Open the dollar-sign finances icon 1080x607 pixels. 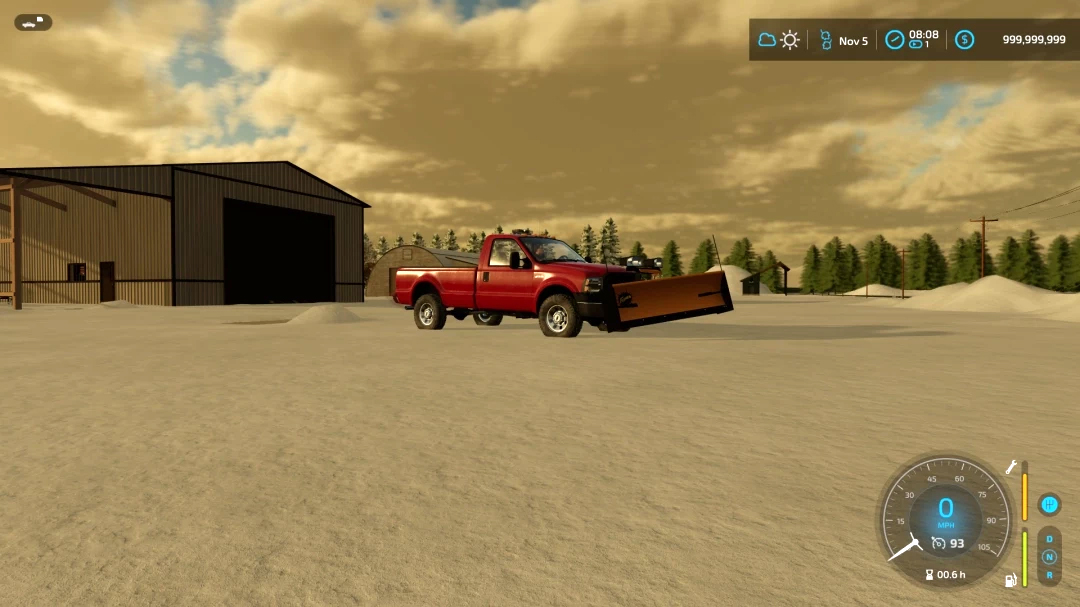964,40
